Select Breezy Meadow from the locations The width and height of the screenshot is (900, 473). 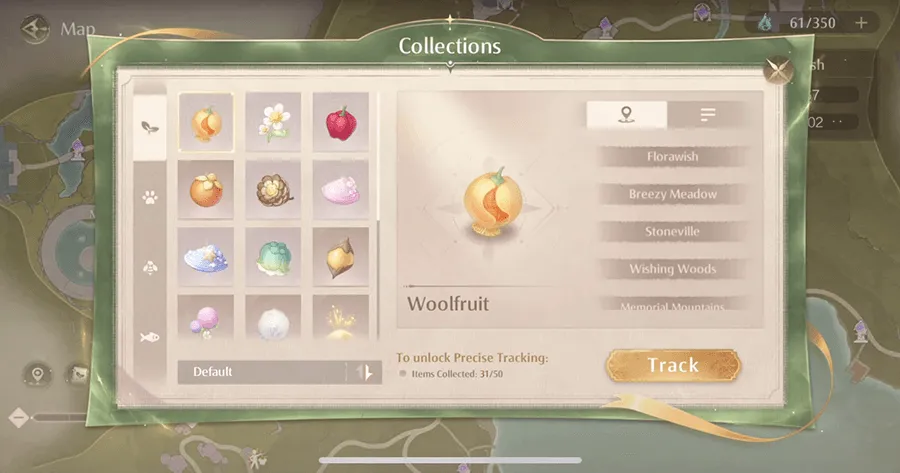click(x=672, y=194)
